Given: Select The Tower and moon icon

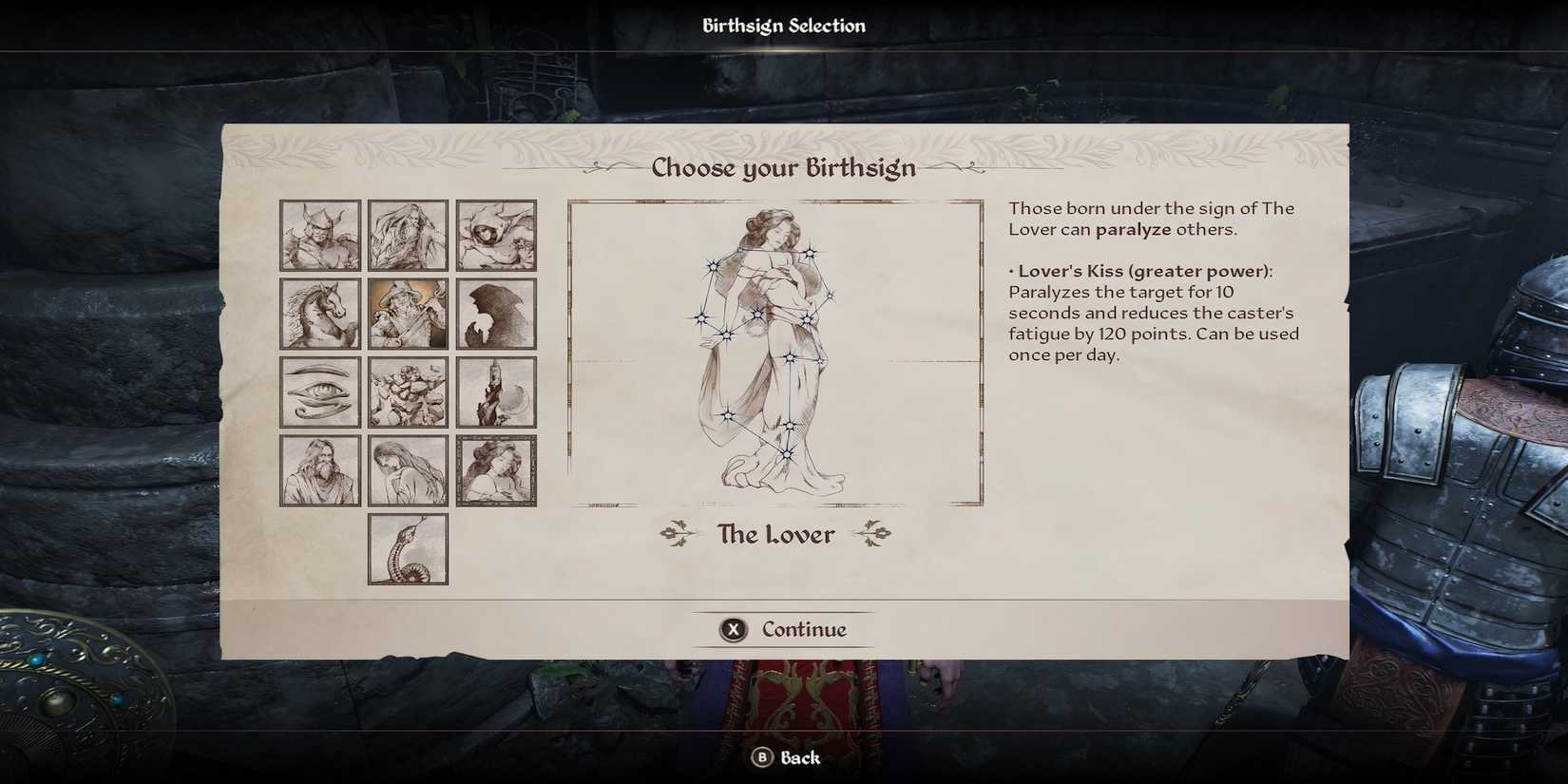Looking at the screenshot, I should coord(496,391).
